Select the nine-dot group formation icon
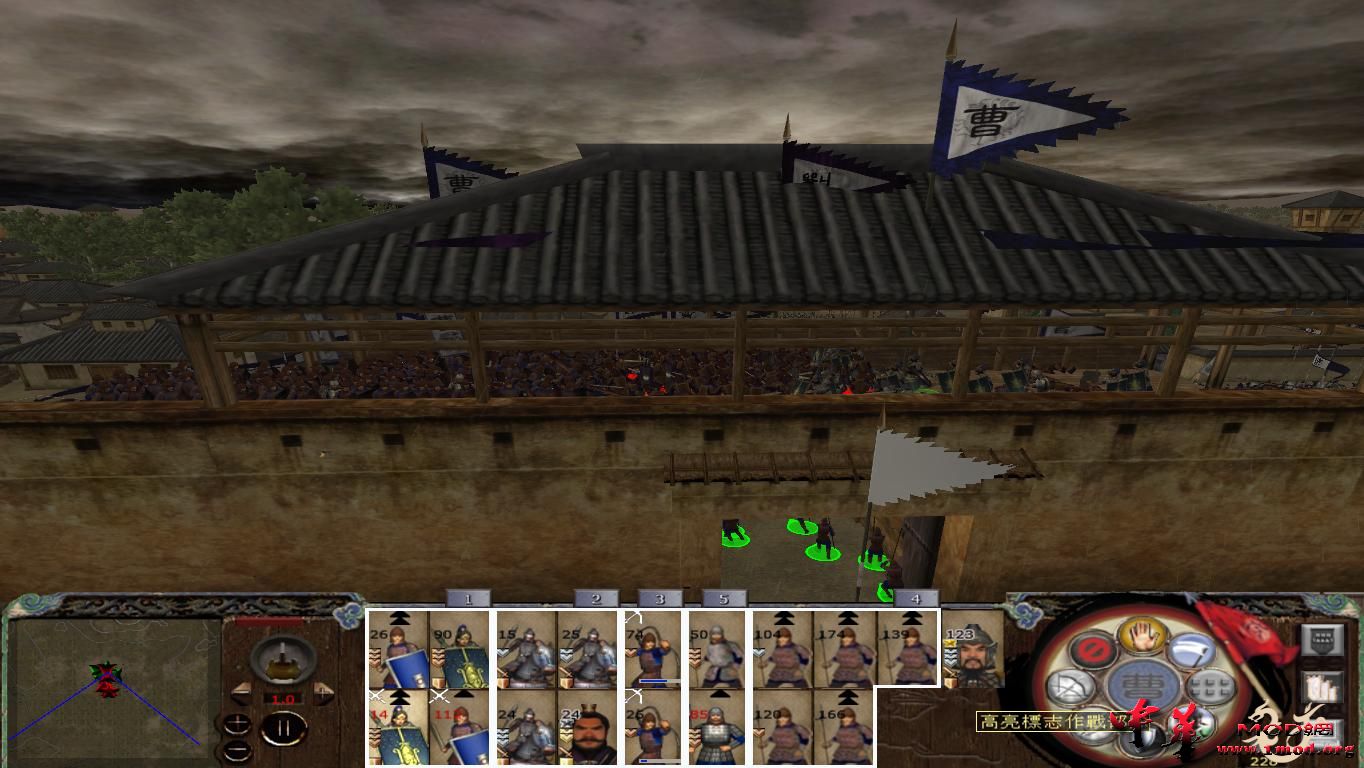The height and width of the screenshot is (768, 1364). [1209, 687]
